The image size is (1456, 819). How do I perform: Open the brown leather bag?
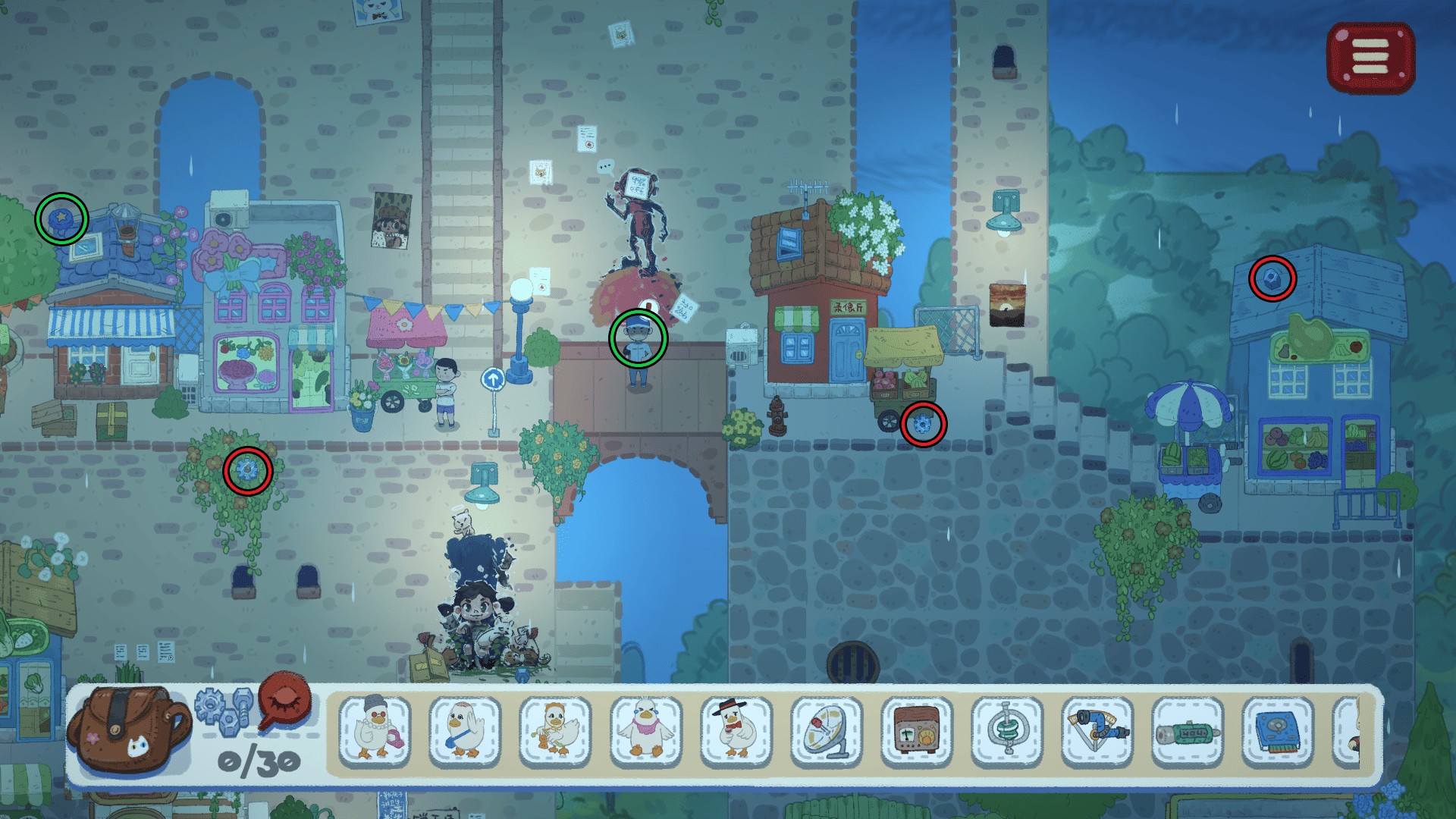click(x=127, y=730)
